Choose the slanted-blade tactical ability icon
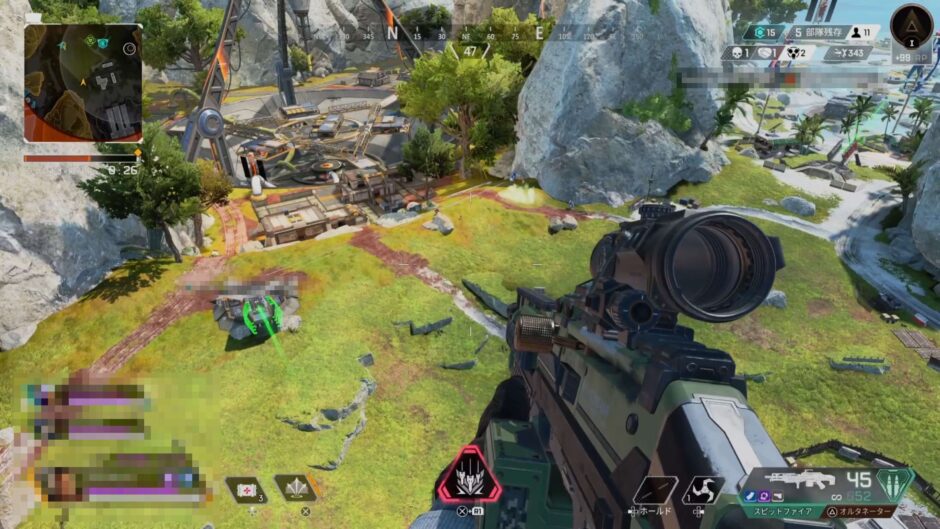 pos(655,490)
